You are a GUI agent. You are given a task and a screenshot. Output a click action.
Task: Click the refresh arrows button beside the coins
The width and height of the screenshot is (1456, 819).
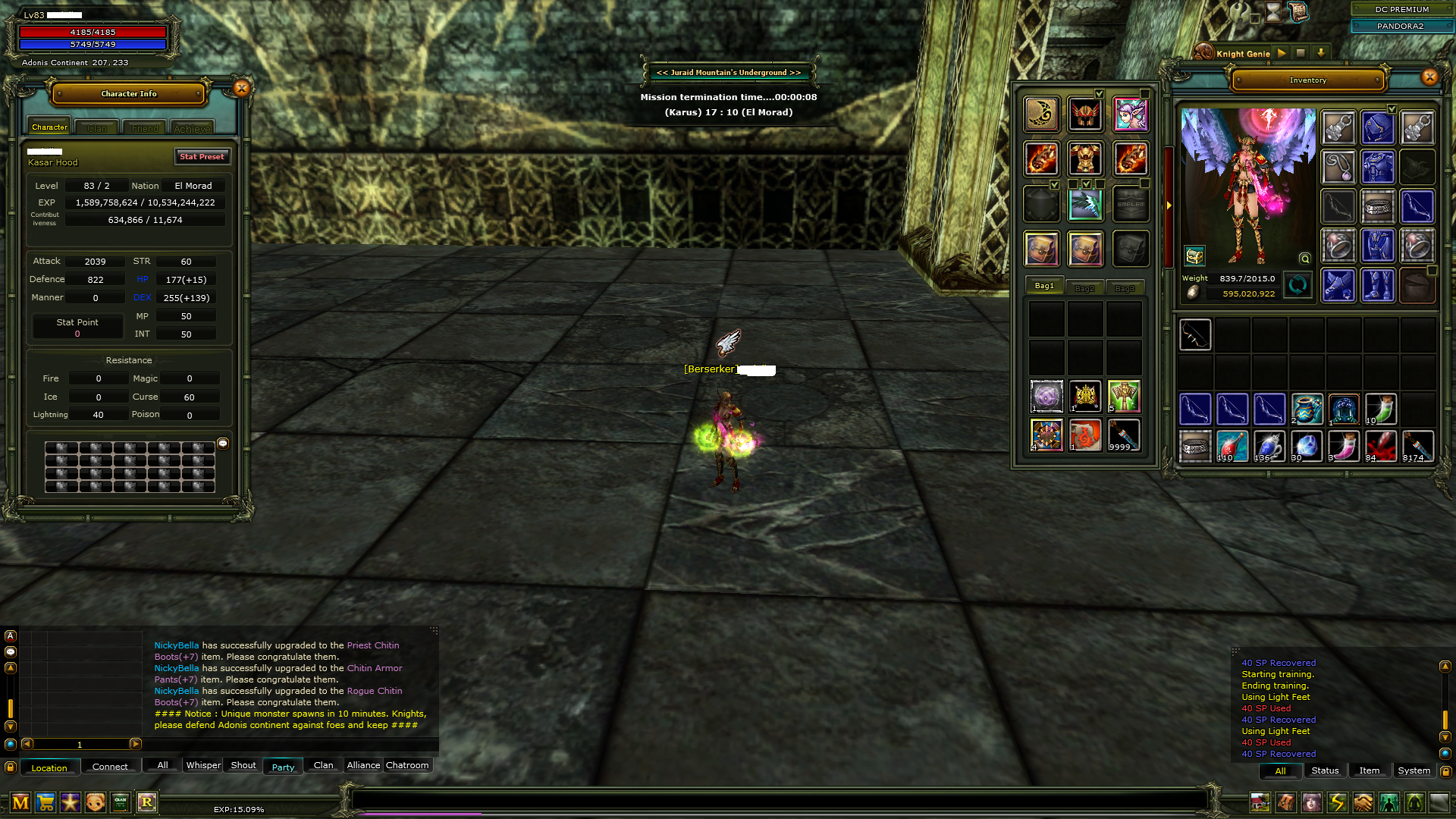pos(1298,285)
